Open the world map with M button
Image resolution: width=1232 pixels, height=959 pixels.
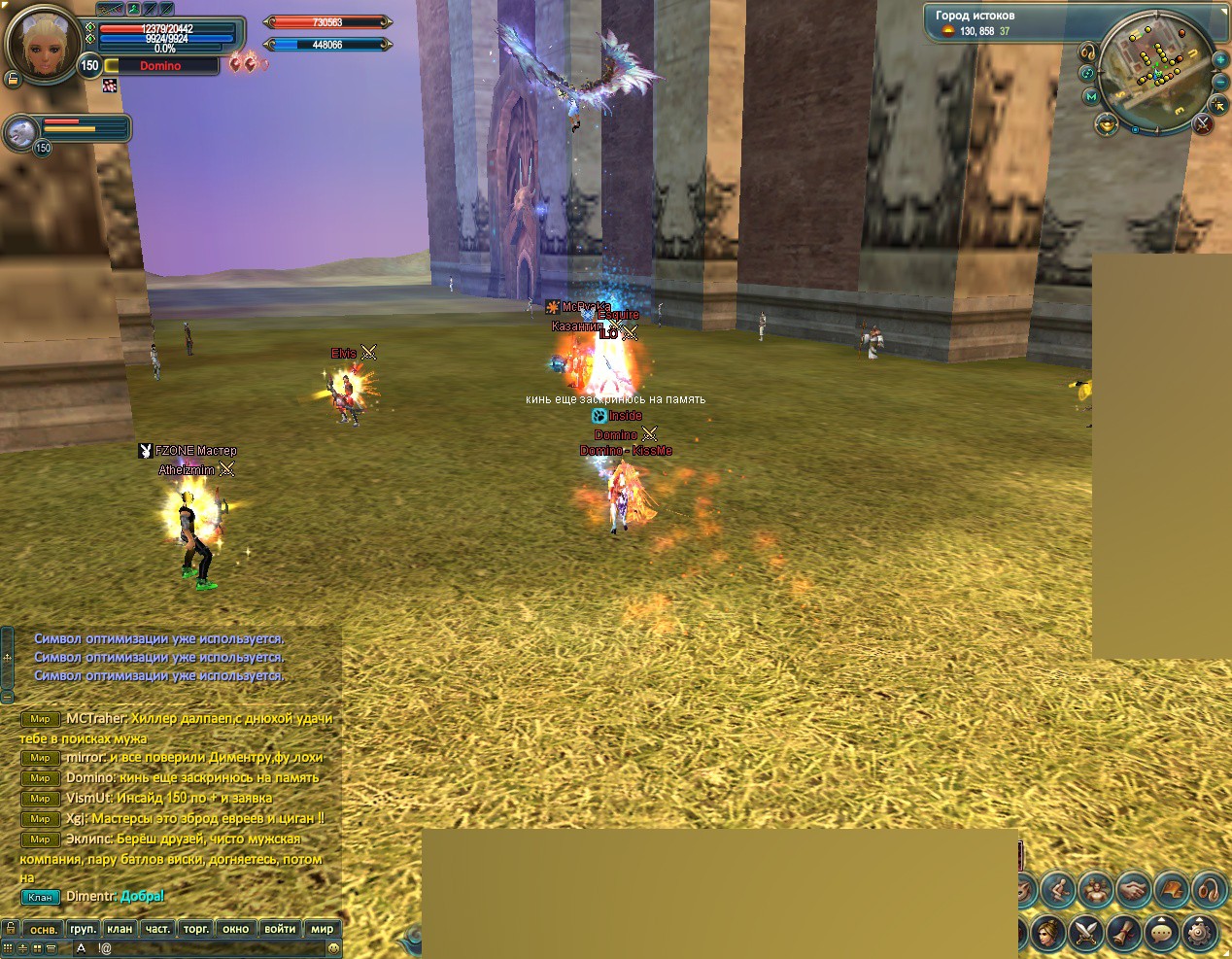[x=1092, y=97]
